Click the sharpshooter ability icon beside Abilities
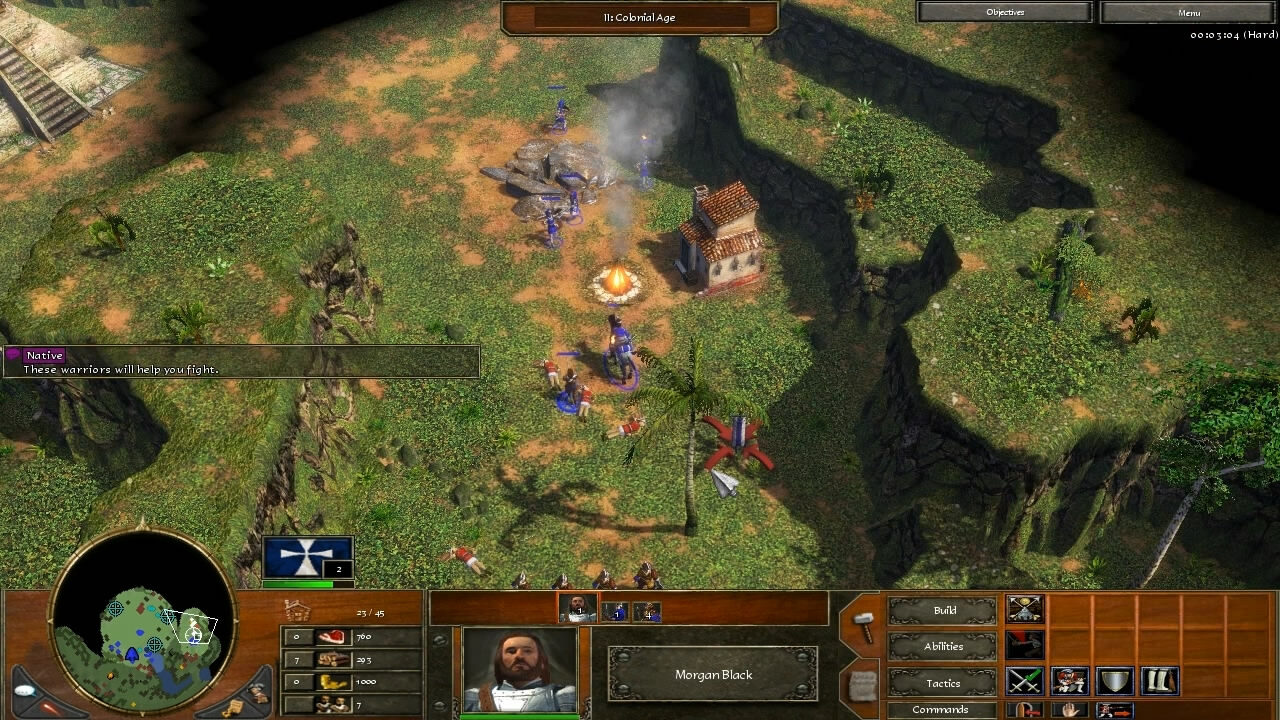Screen dimensions: 1280x720 coord(1025,646)
